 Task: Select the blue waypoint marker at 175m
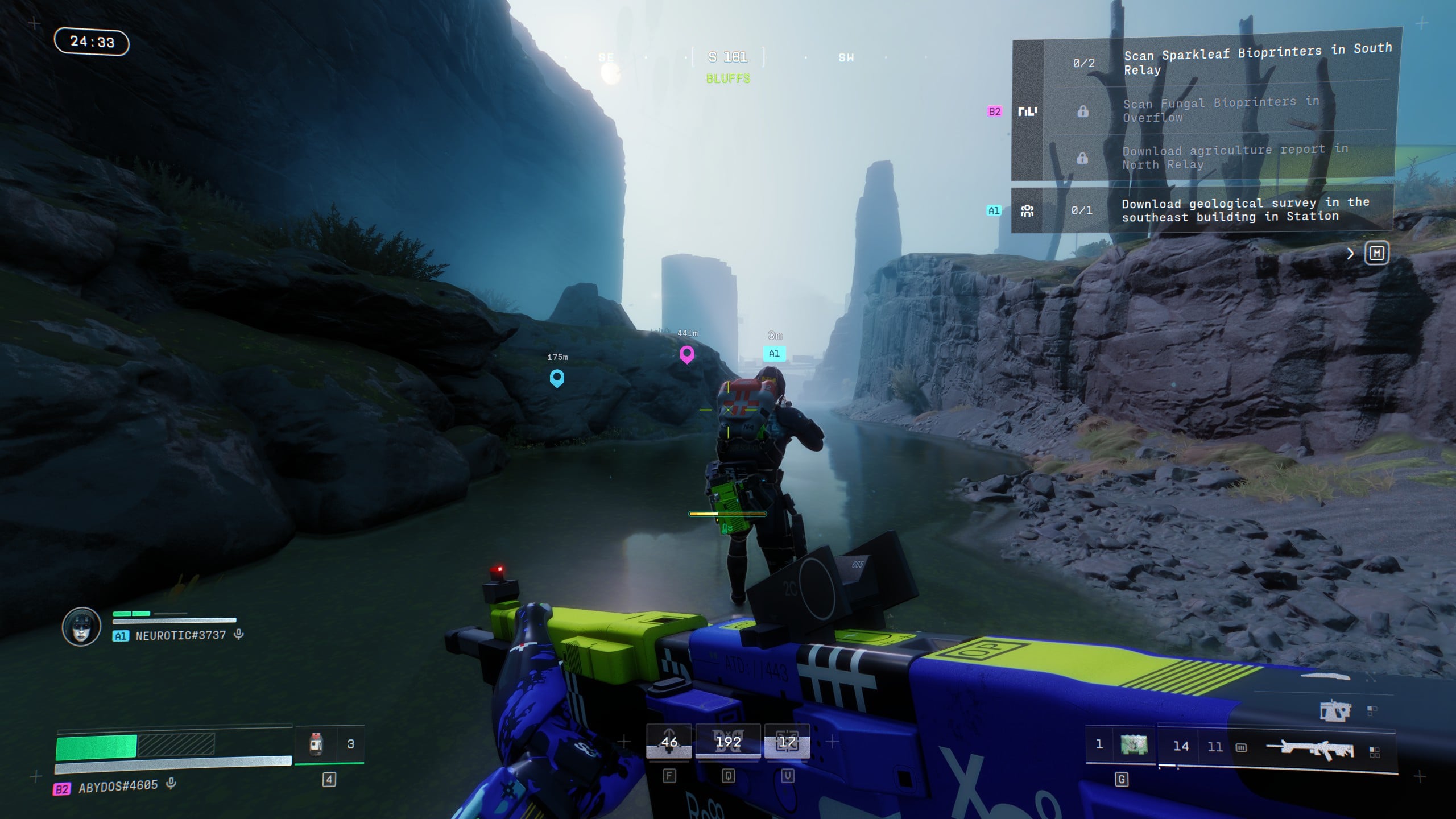(557, 378)
